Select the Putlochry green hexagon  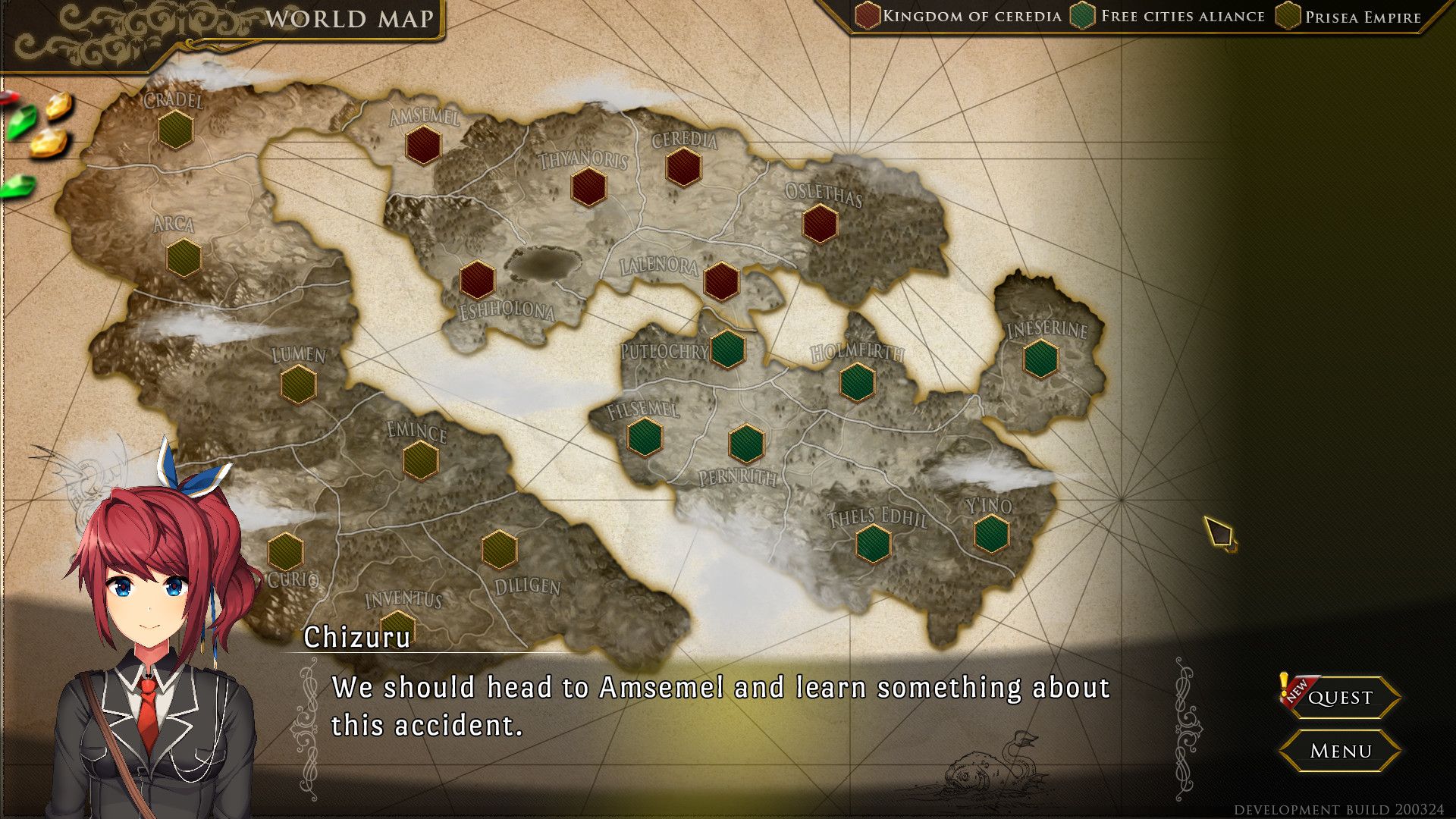727,349
